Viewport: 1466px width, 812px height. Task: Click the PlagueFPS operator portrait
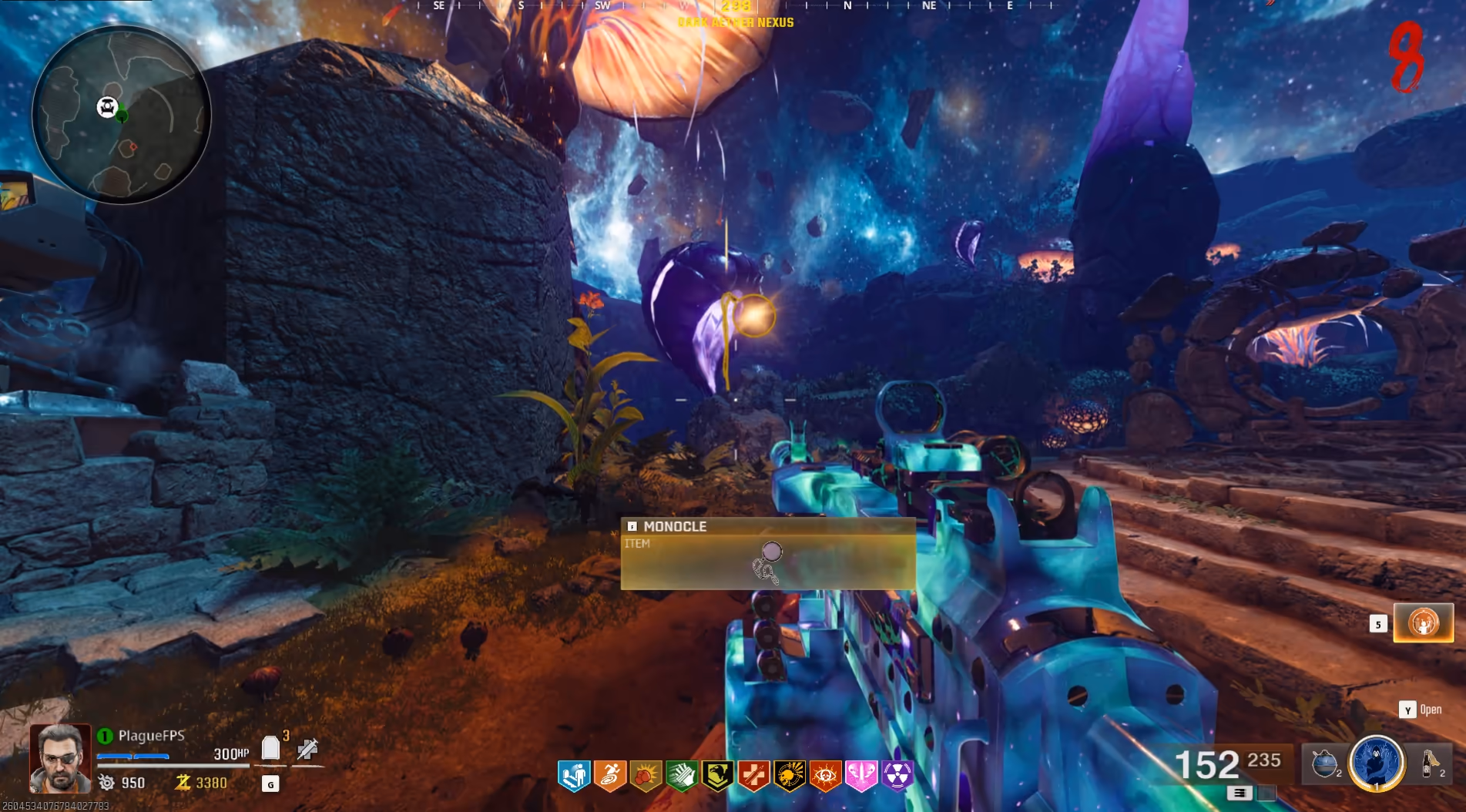tap(60, 759)
